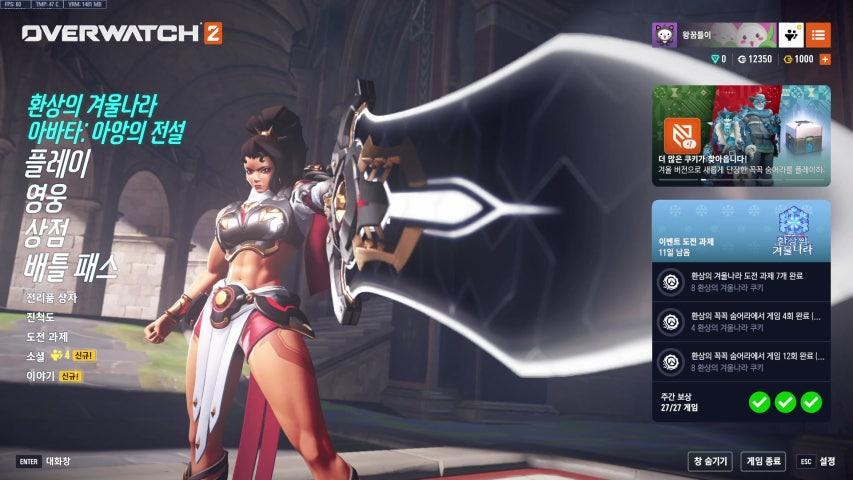Viewport: 853px width, 480px height.
Task: Open the winter event news banner
Action: click(x=741, y=135)
